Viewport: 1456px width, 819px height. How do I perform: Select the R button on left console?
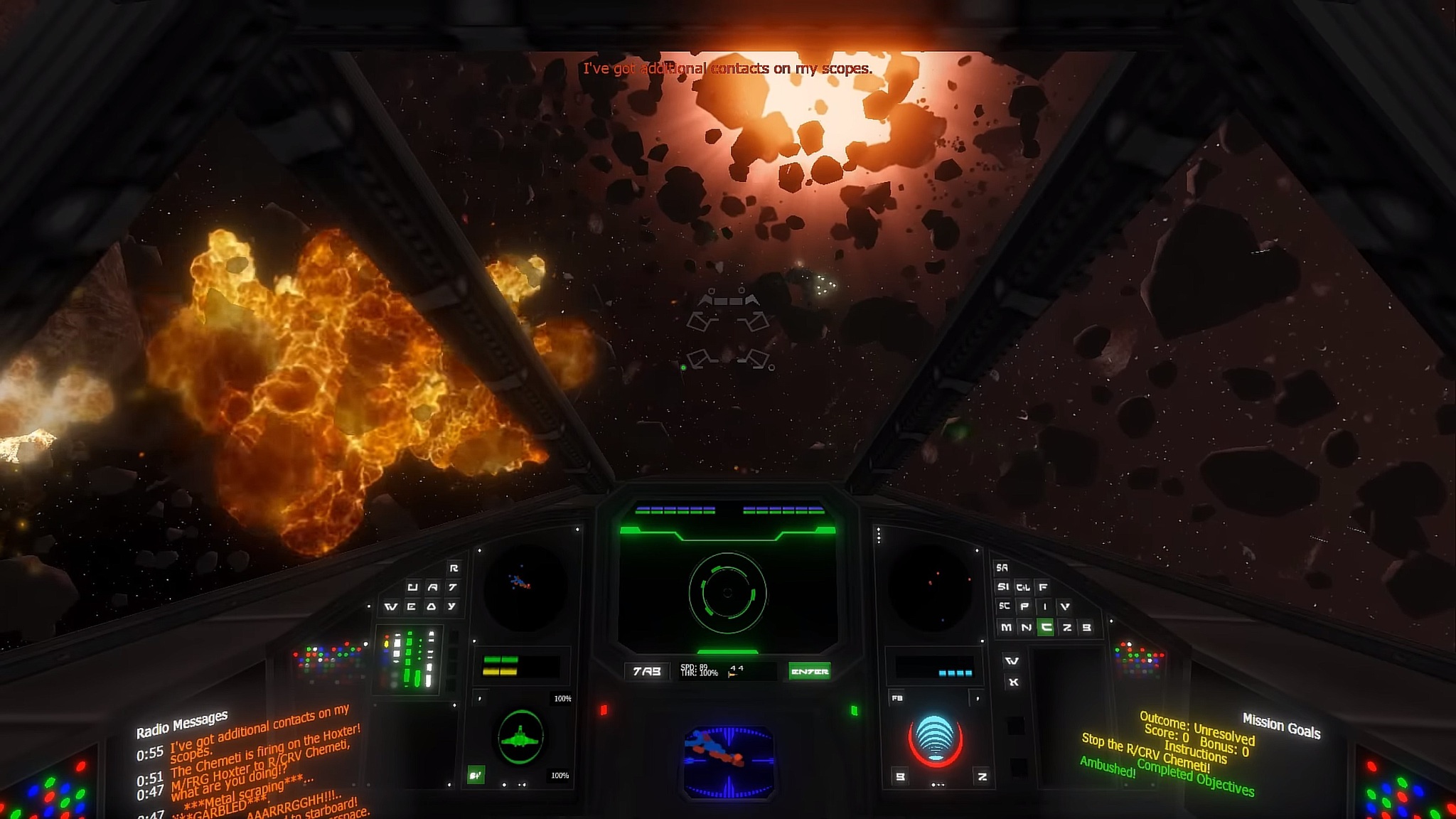454,568
